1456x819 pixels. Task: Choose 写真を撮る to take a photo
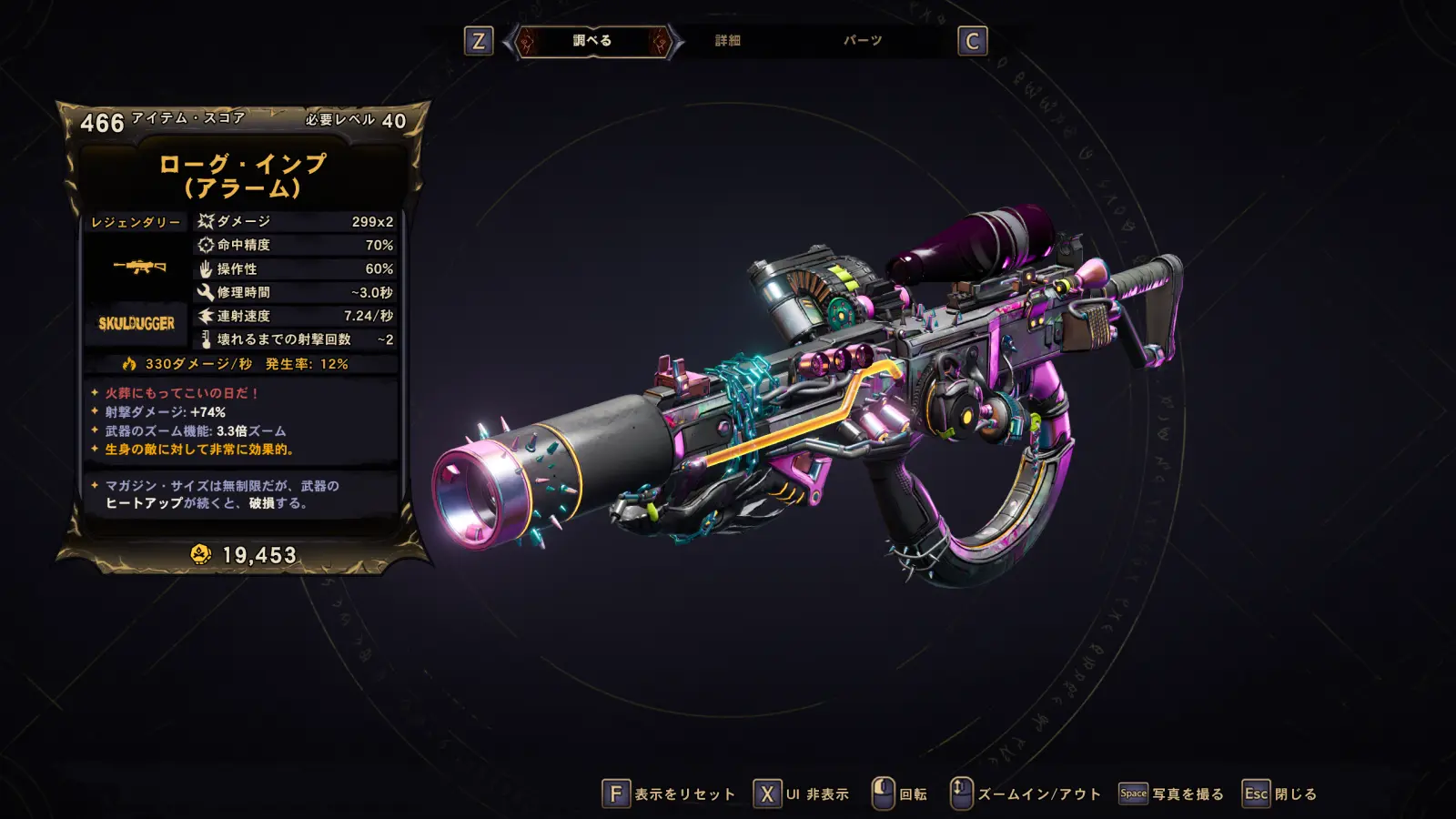click(x=1171, y=794)
